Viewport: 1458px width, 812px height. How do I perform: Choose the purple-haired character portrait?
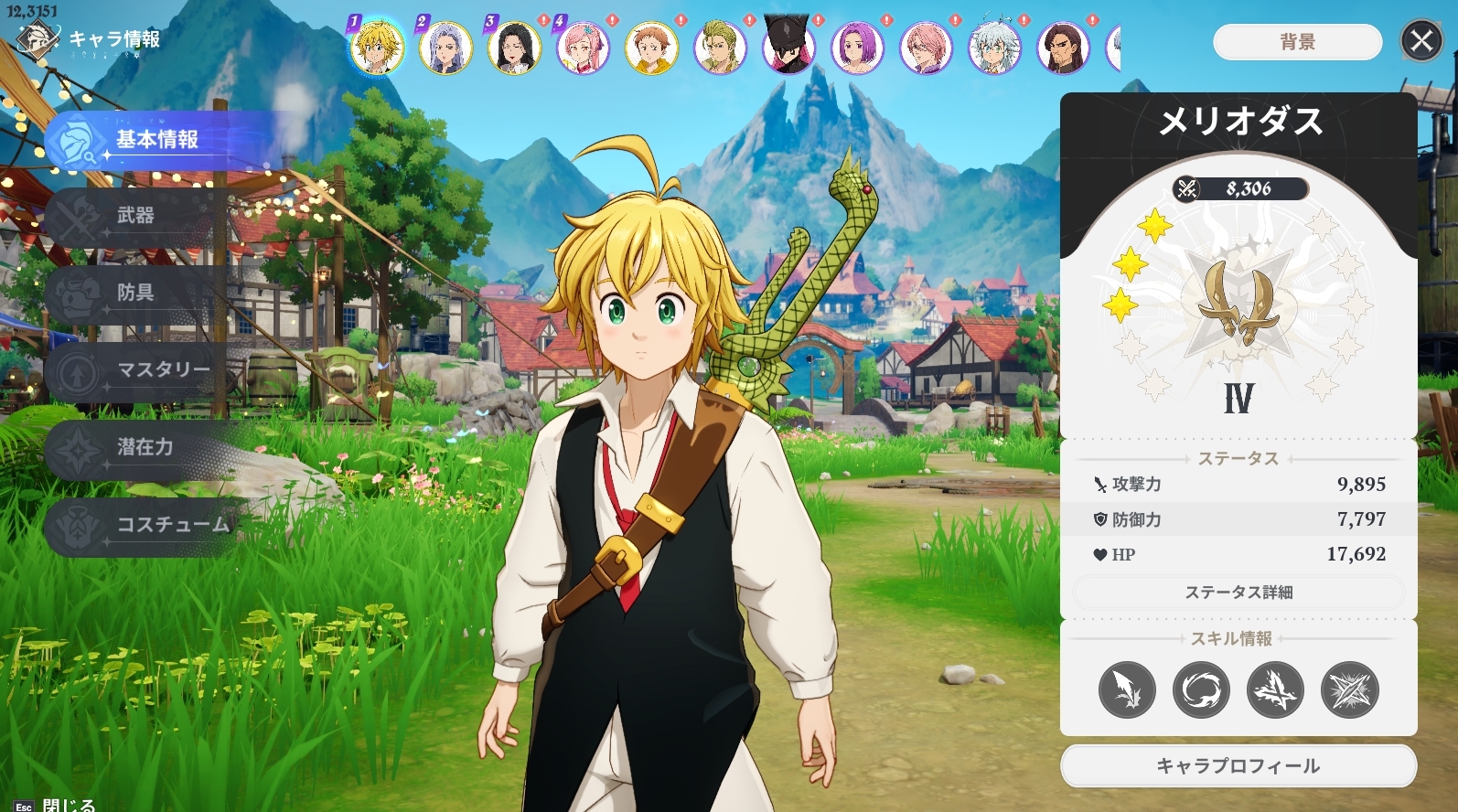tap(857, 48)
